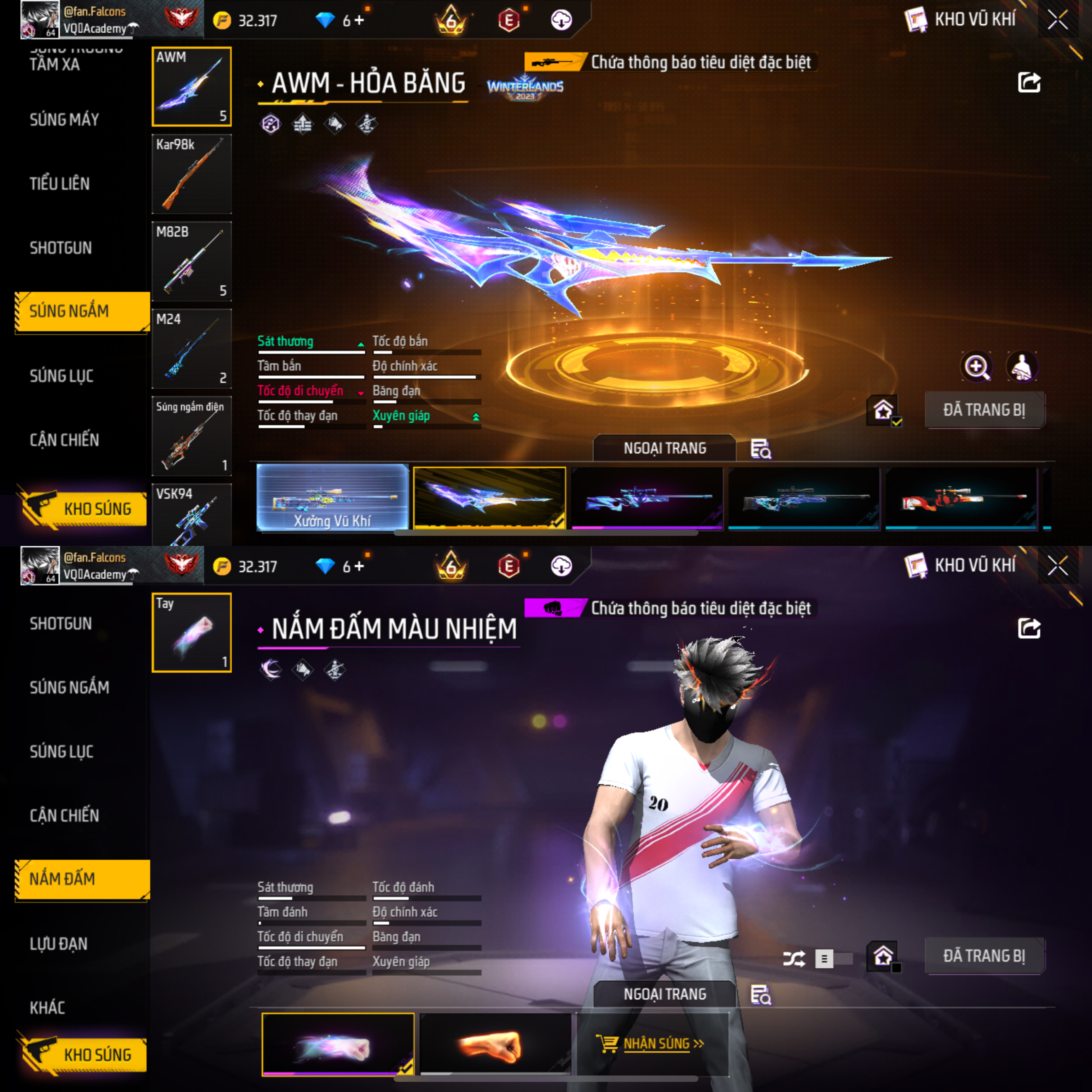Select the Kar98k weapon slot
1092x1092 pixels.
[192, 173]
